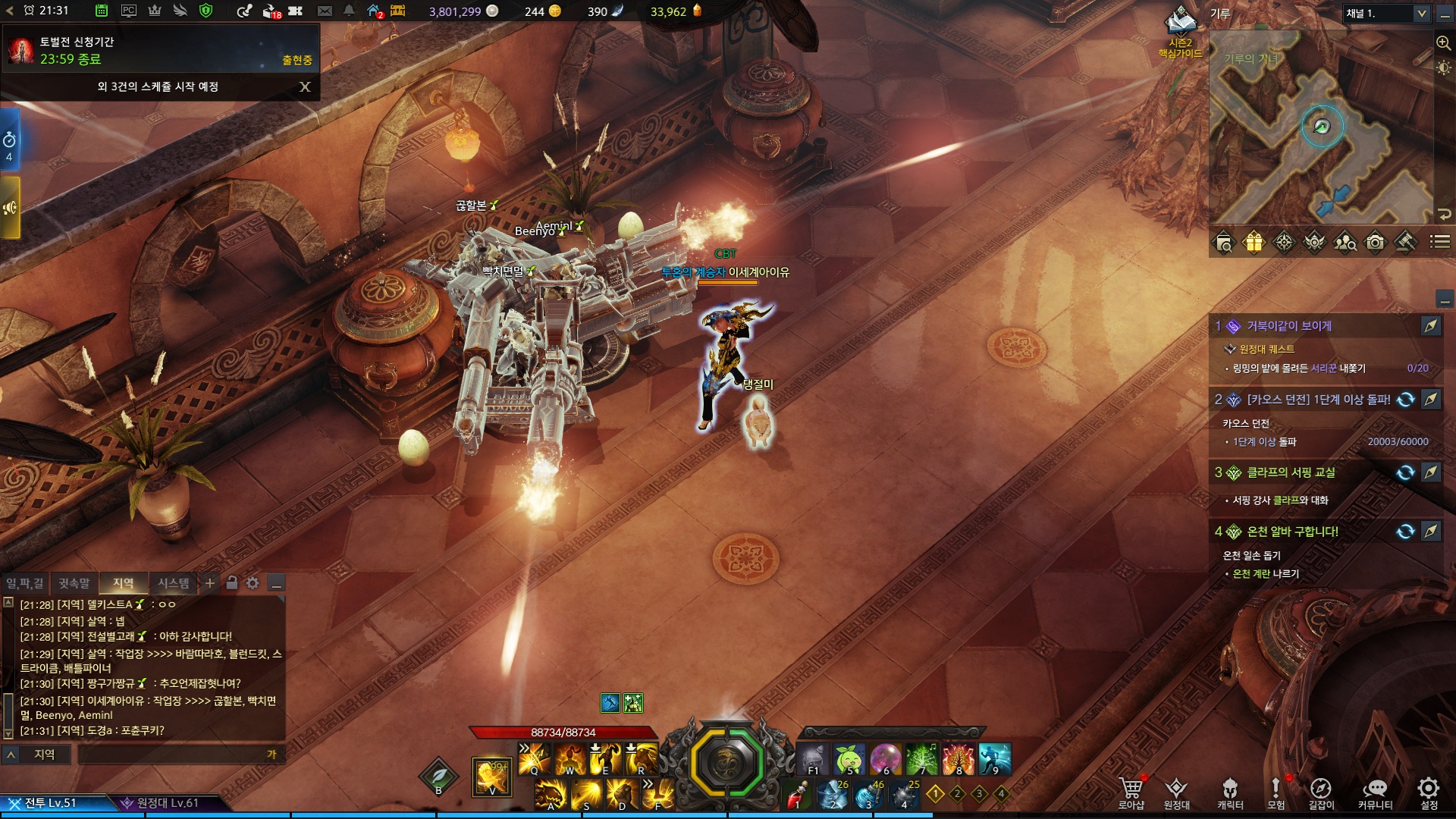Screen dimensions: 1456x819
Task: Minimize the quest tracker panel
Action: point(1445,298)
